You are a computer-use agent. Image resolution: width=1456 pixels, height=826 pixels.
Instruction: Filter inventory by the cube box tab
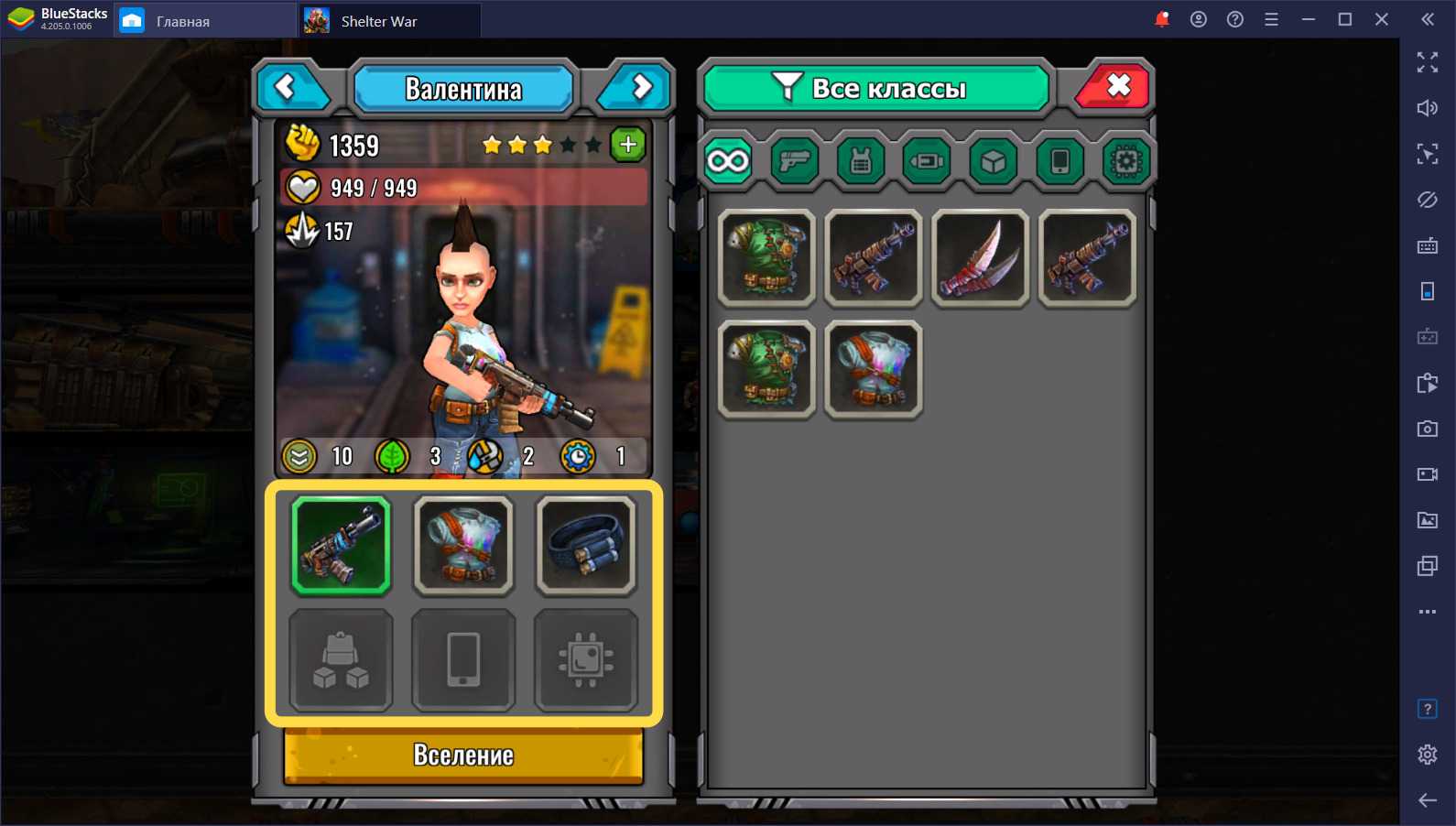[x=994, y=162]
